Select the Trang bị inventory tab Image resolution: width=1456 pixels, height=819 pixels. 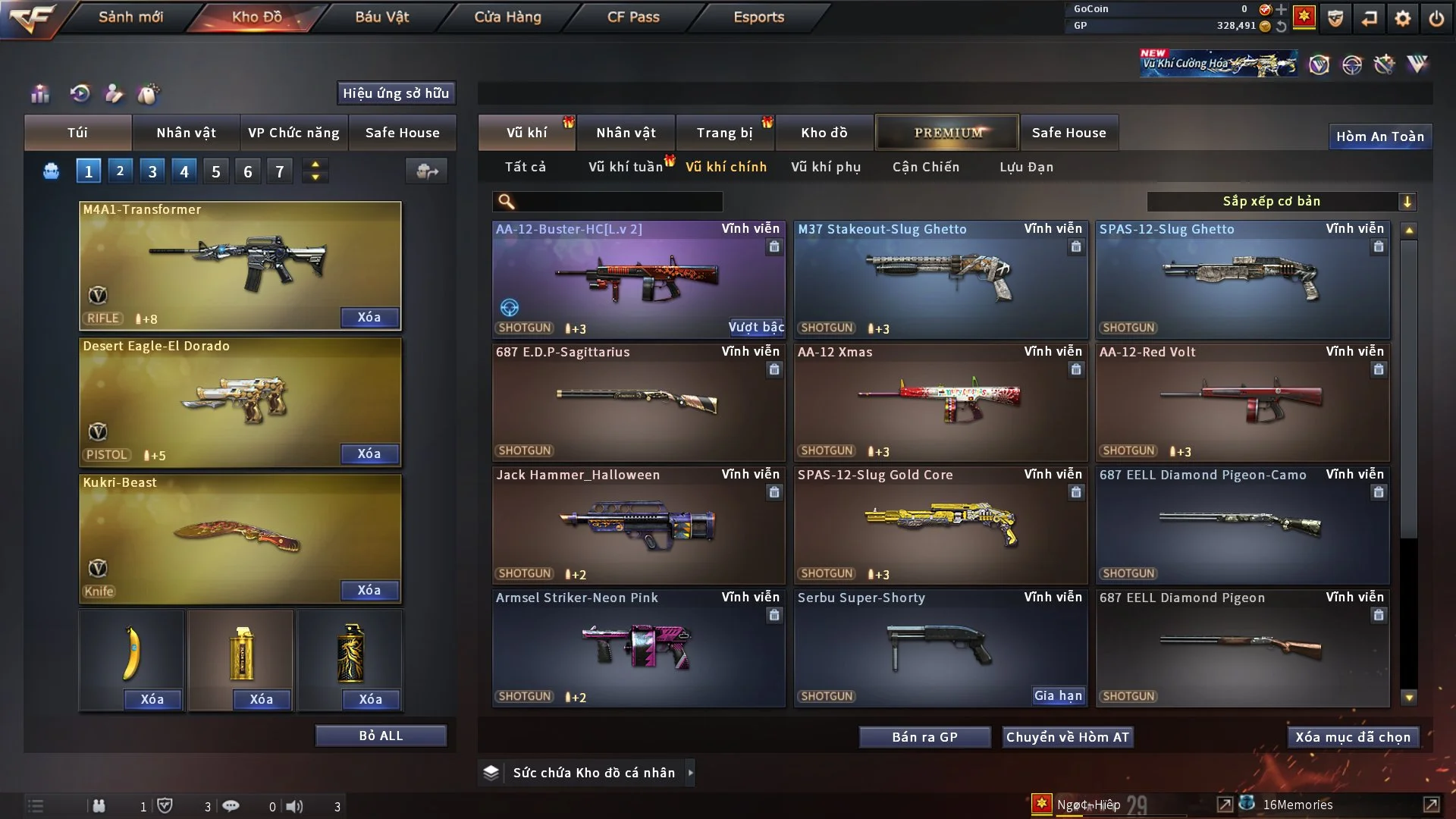(724, 133)
